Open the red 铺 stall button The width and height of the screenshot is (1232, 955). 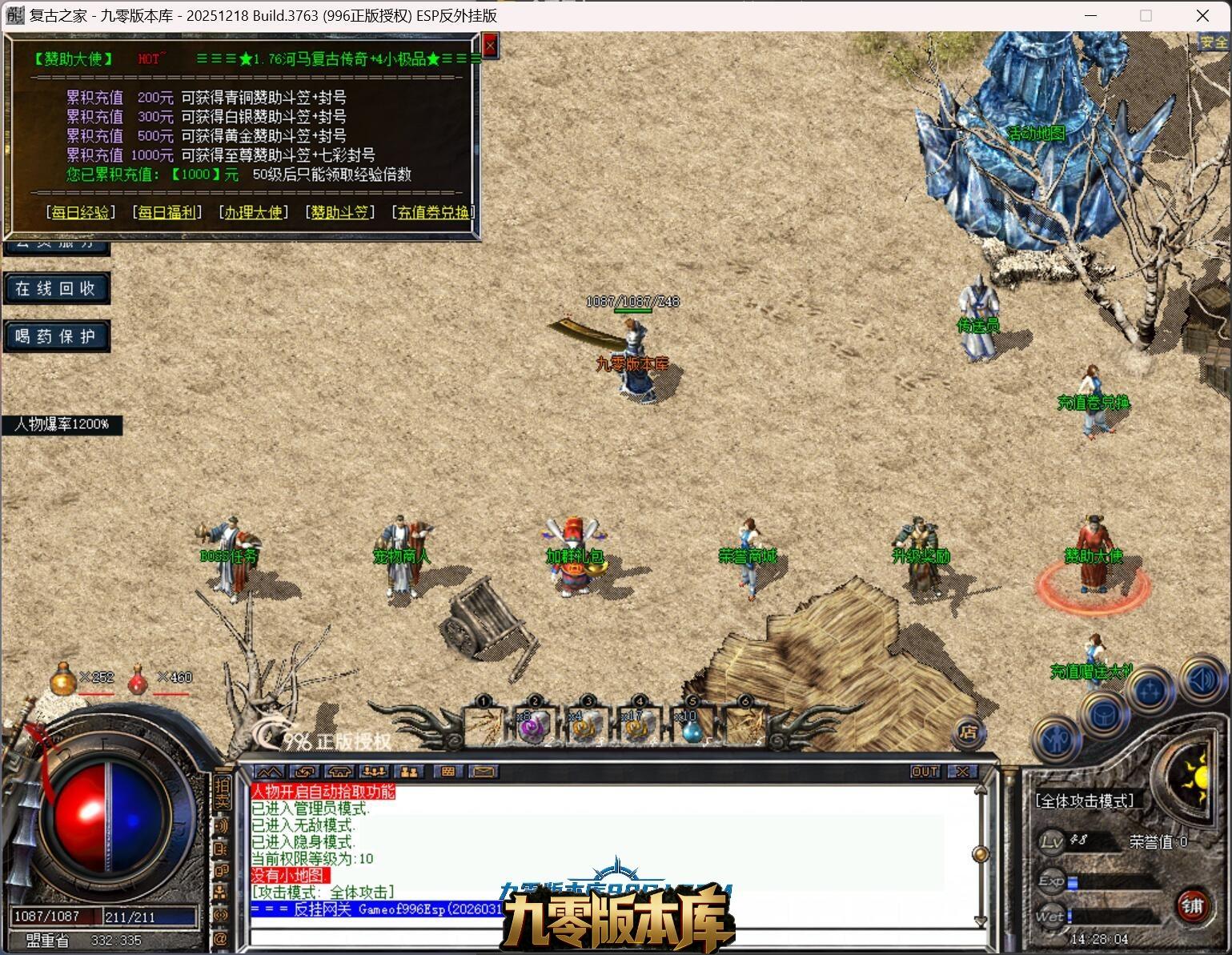tap(1193, 906)
